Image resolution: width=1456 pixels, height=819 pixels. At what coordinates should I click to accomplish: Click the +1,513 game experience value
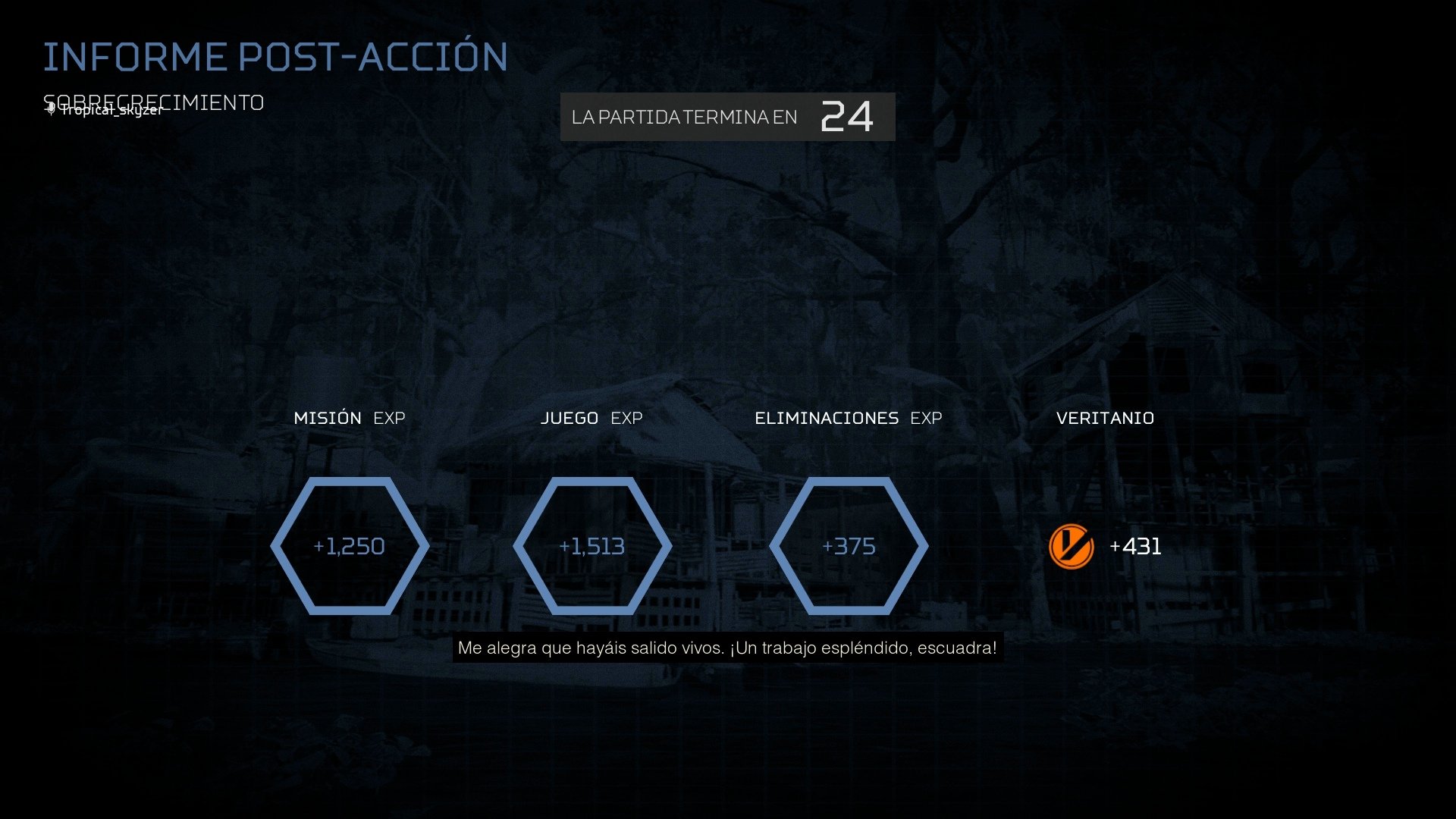(592, 545)
